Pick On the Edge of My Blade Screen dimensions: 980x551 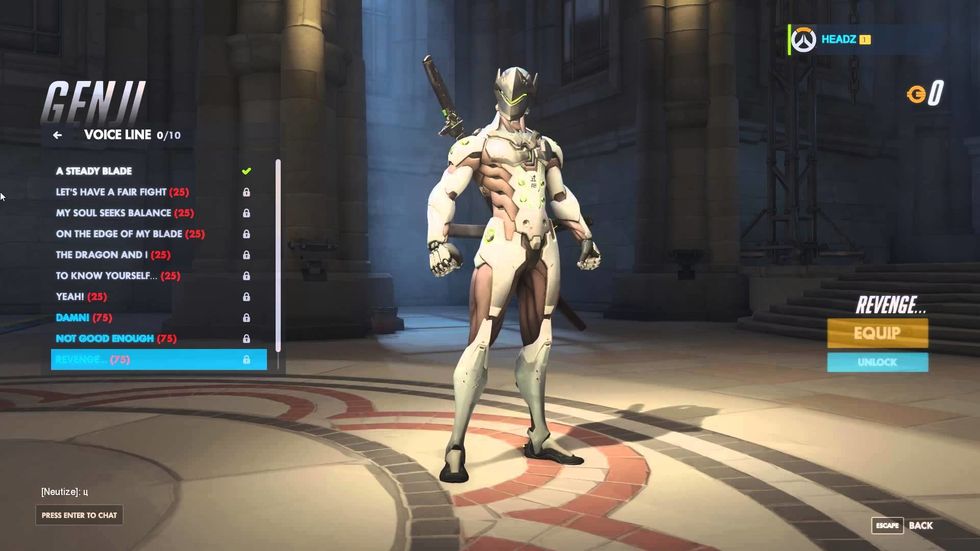click(130, 234)
